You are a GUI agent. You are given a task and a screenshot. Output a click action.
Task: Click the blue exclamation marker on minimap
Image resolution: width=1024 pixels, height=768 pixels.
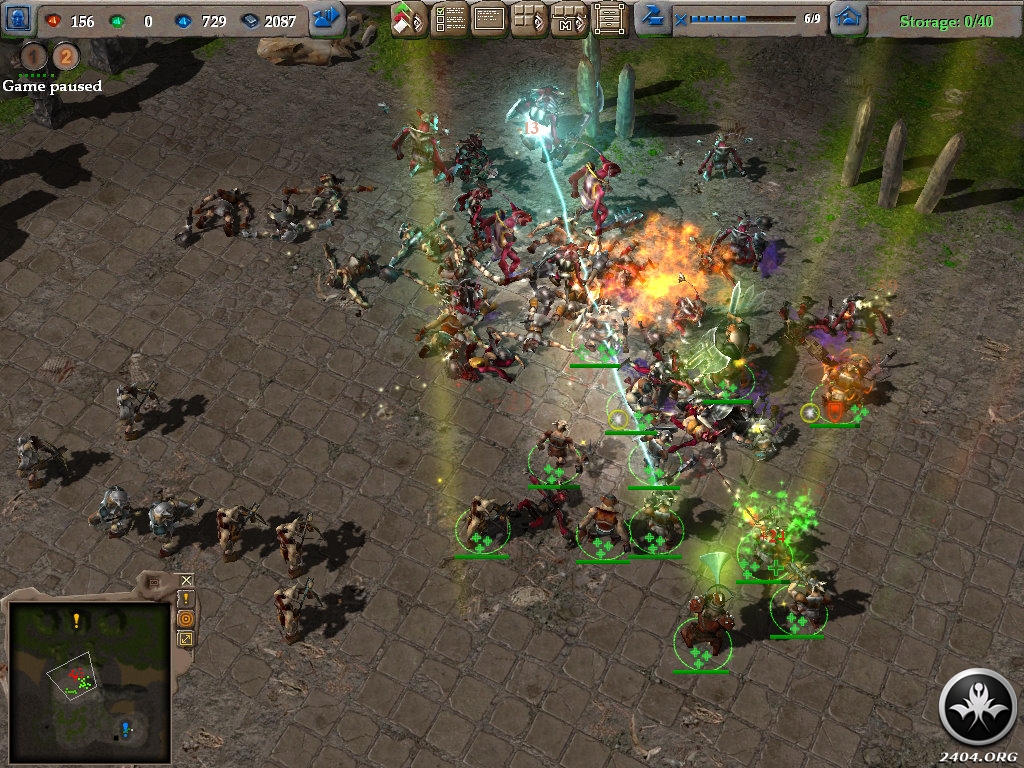(x=125, y=727)
